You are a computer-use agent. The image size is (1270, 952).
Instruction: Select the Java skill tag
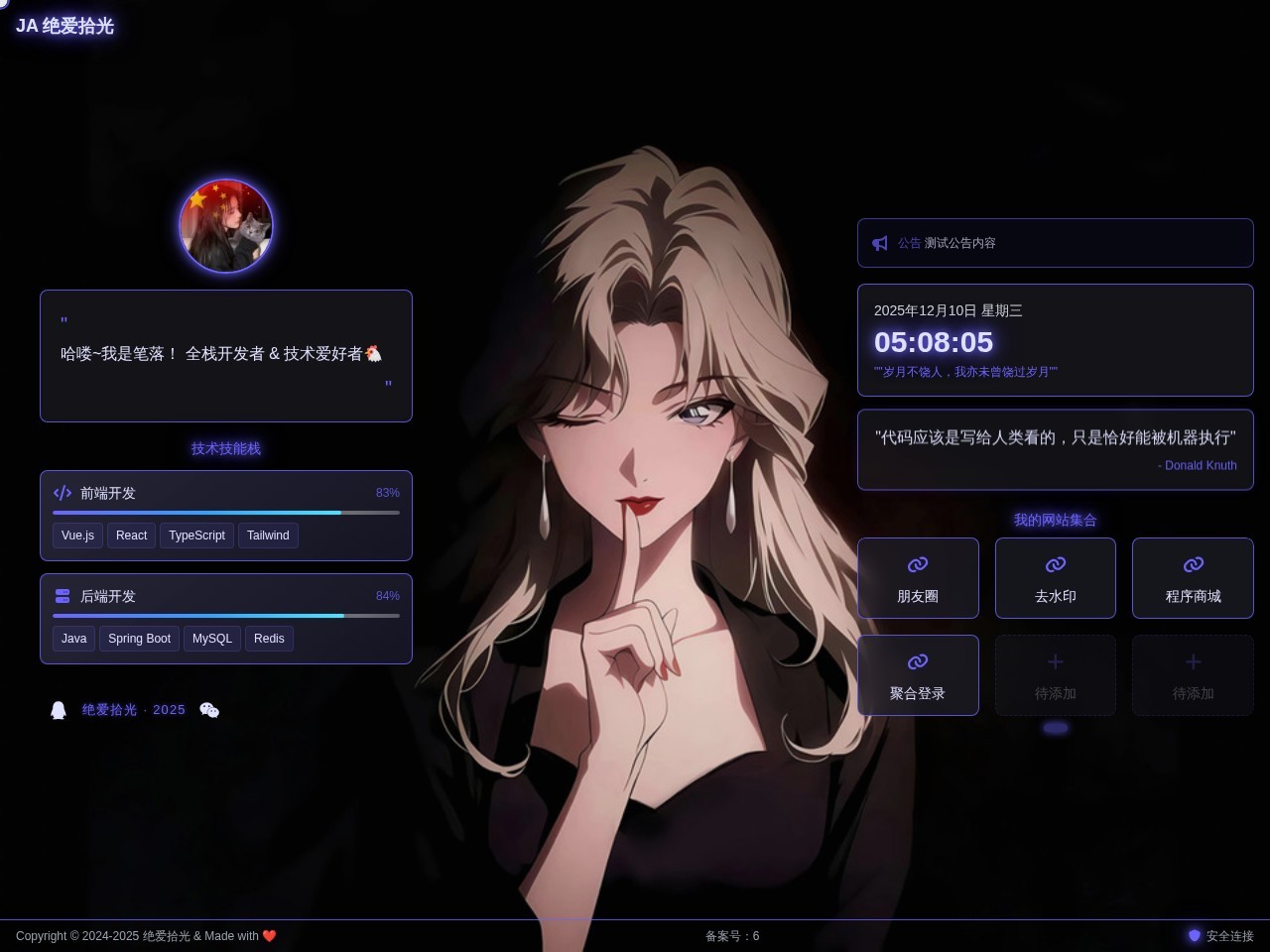[x=74, y=639]
